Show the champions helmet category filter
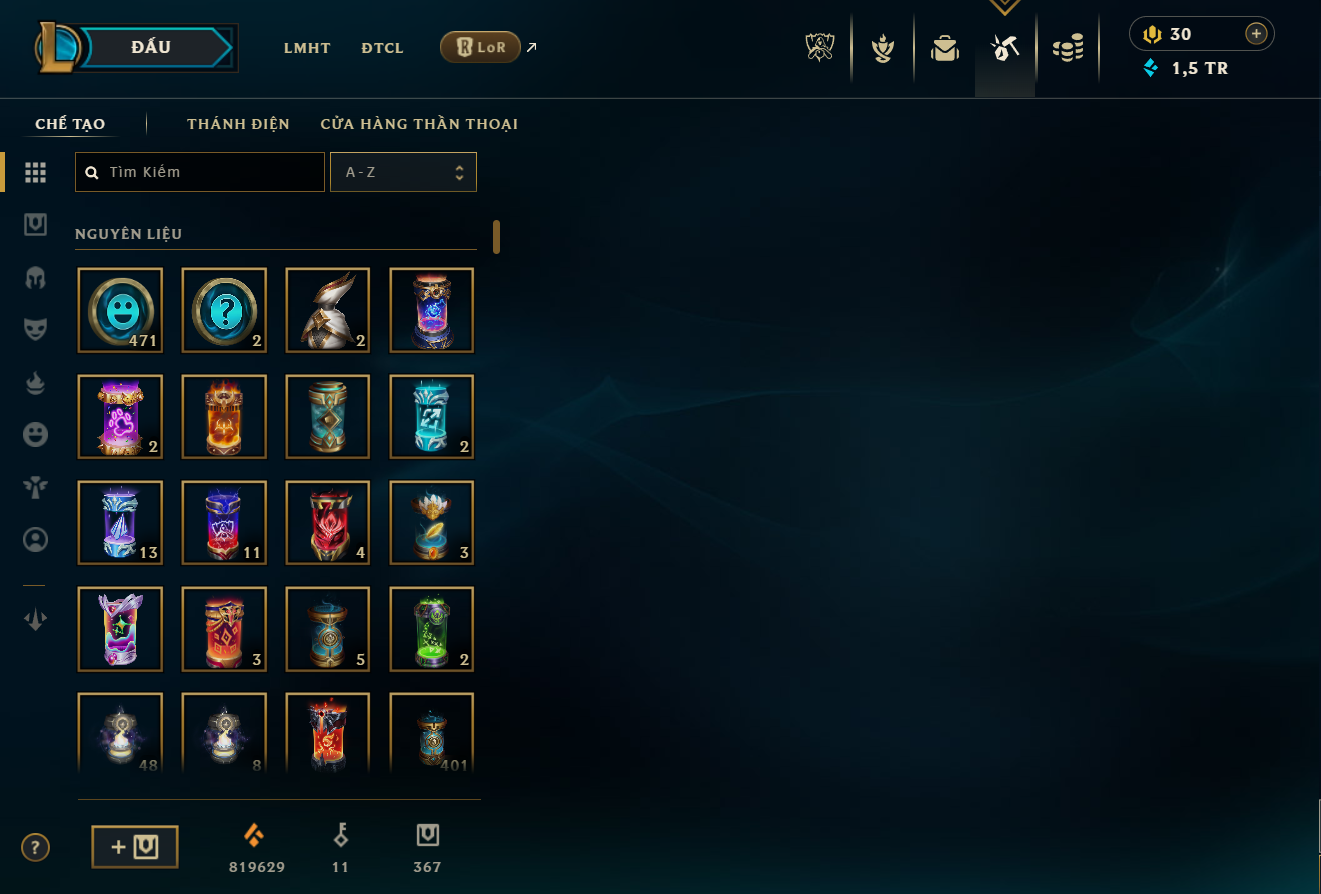Screen dimensions: 1321x894 36,277
